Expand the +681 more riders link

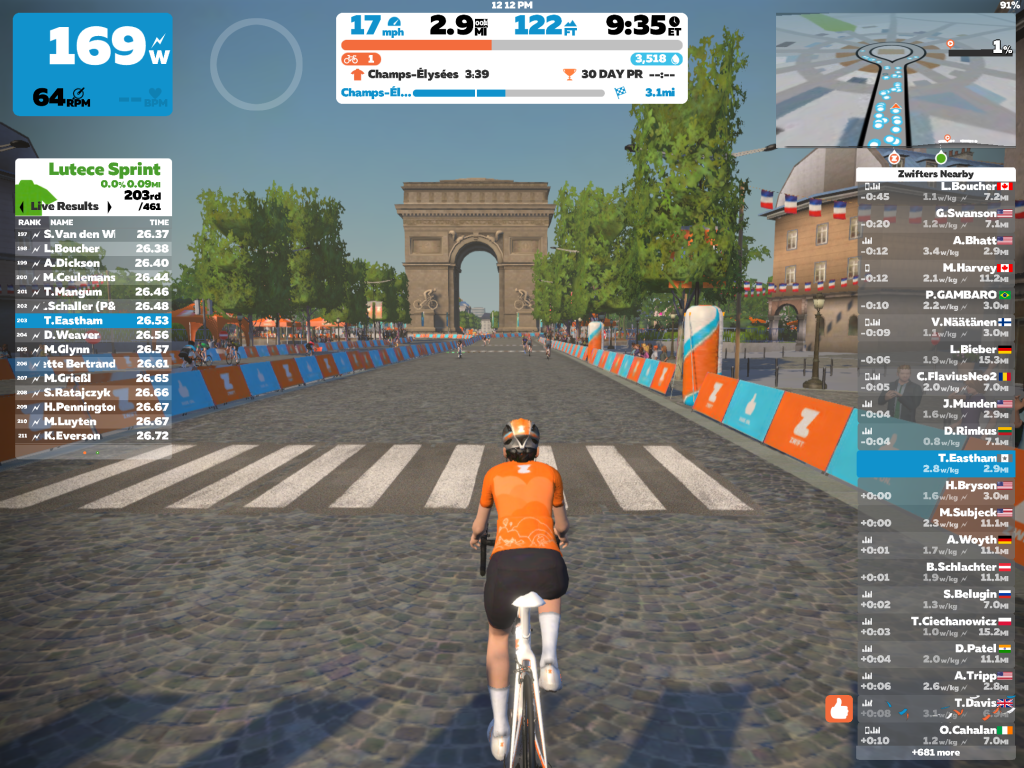pyautogui.click(x=935, y=752)
